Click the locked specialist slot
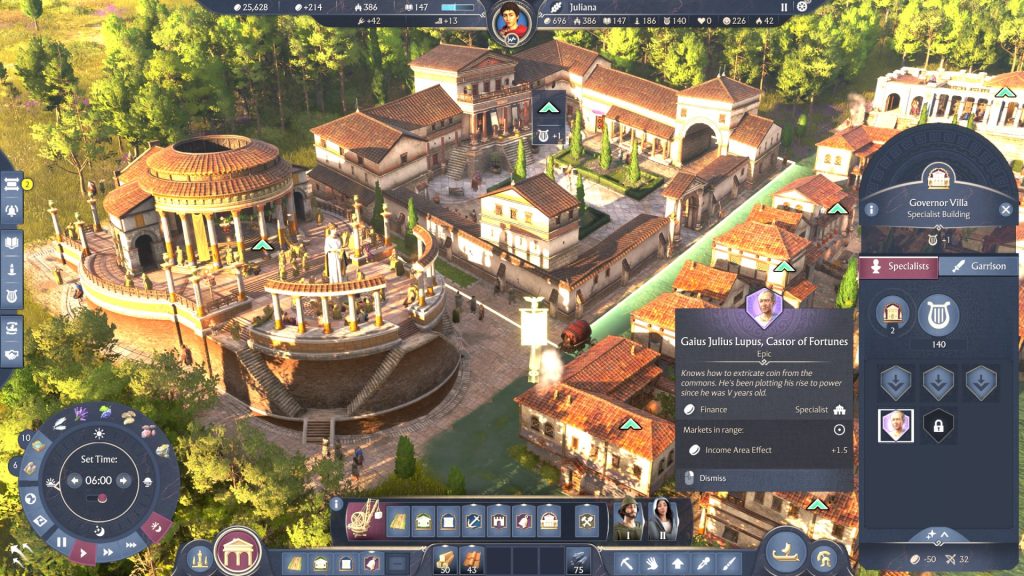This screenshot has height=576, width=1024. [938, 426]
